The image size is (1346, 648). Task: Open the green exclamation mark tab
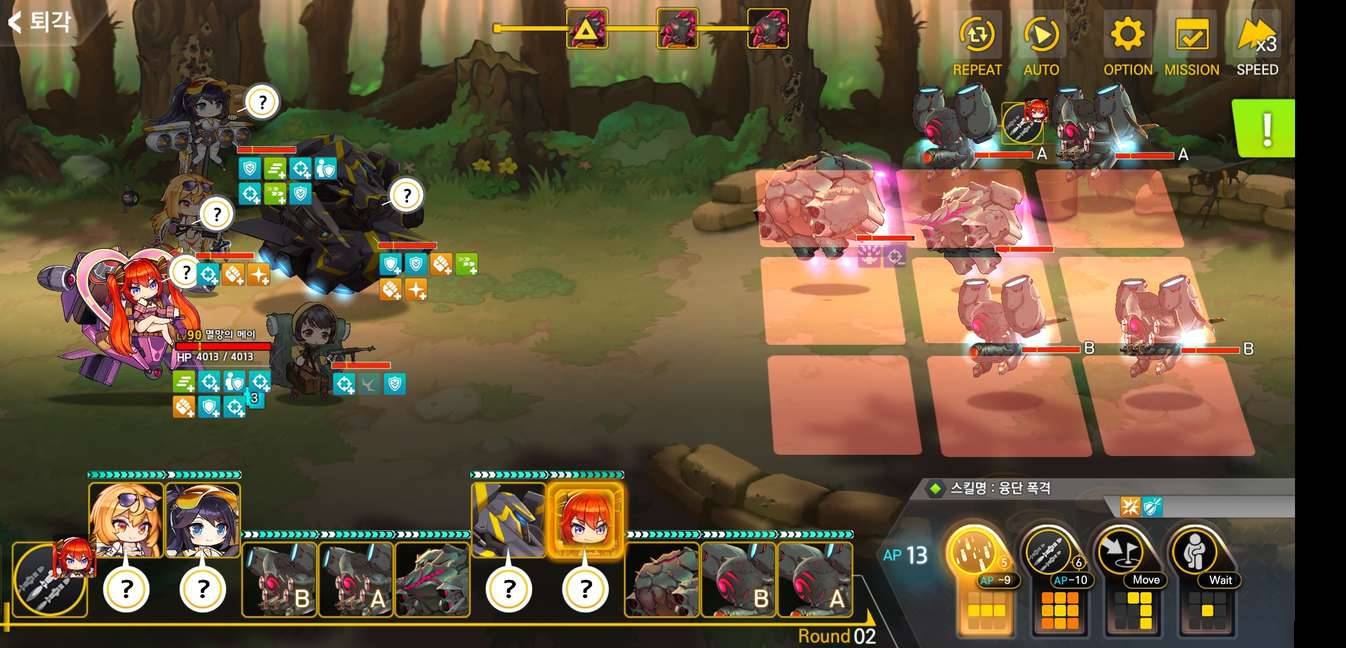[x=1265, y=129]
